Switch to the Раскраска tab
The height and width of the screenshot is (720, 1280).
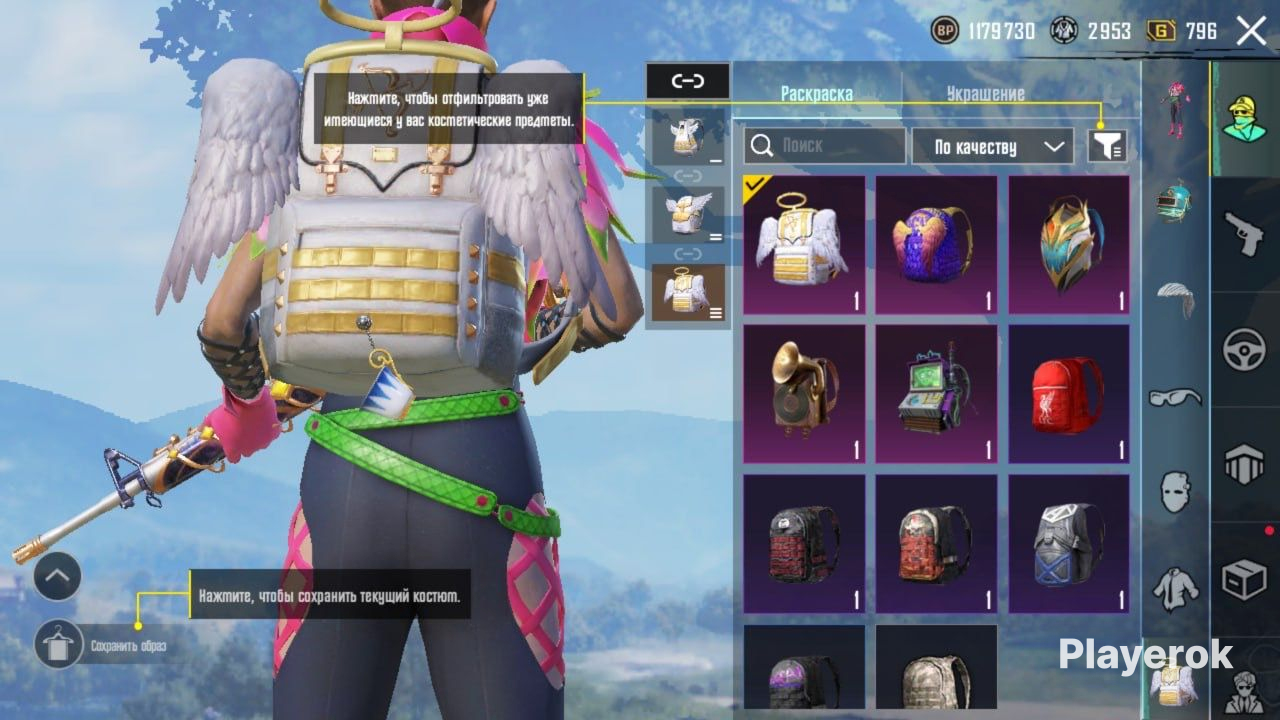(x=816, y=94)
